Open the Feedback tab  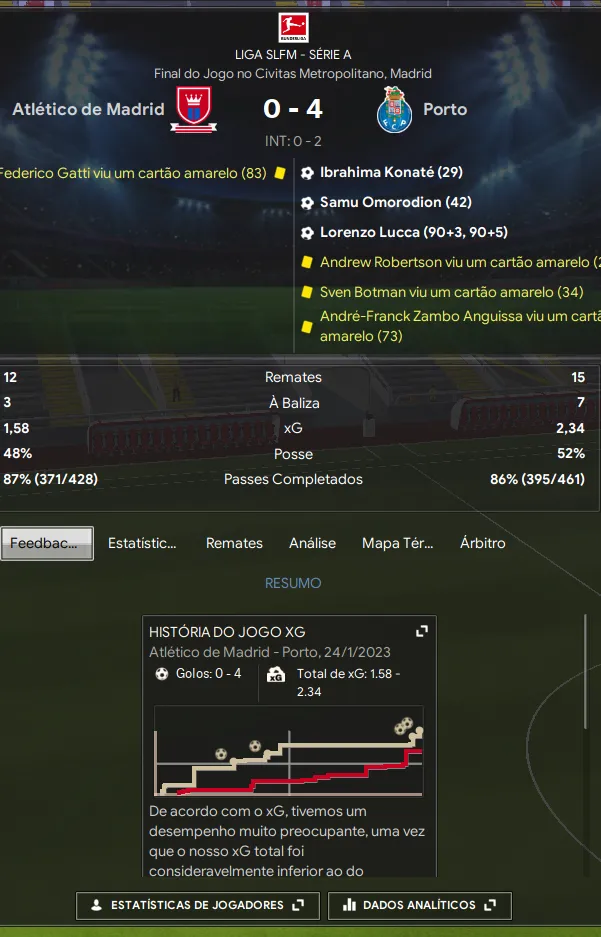point(47,543)
